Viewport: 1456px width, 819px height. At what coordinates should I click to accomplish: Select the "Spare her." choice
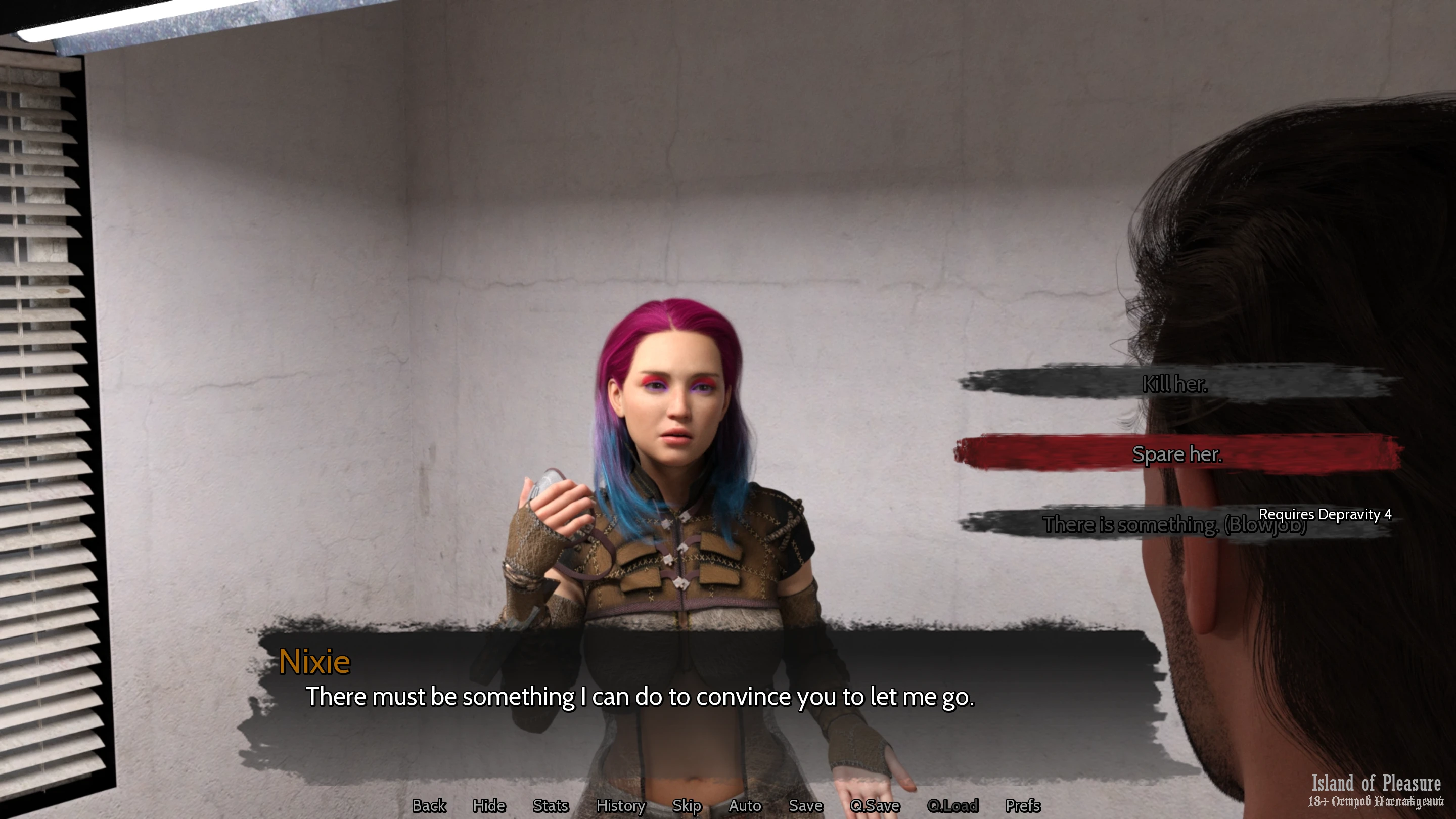tap(1177, 454)
